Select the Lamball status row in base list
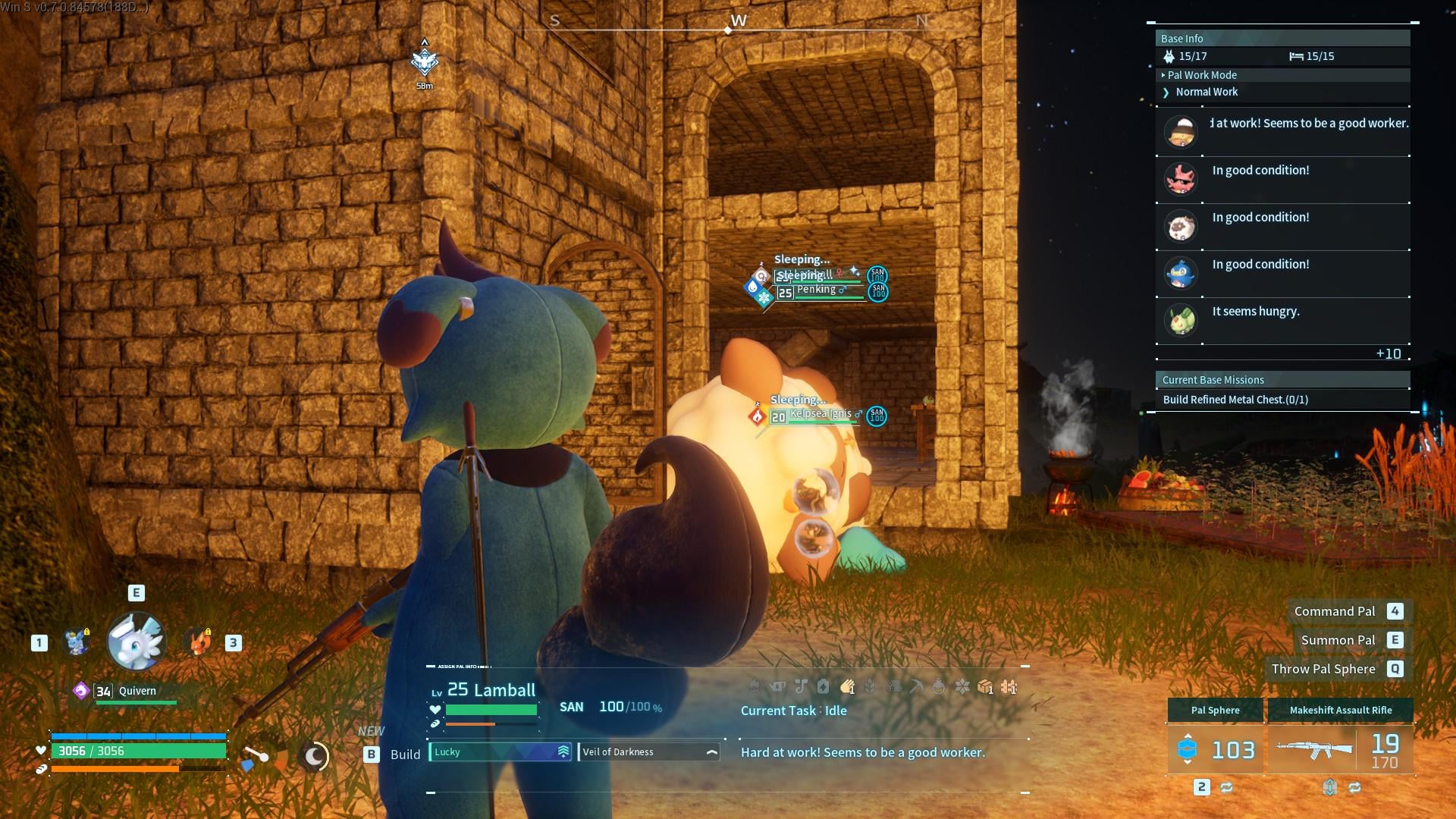This screenshot has width=1456, height=819. [1282, 226]
